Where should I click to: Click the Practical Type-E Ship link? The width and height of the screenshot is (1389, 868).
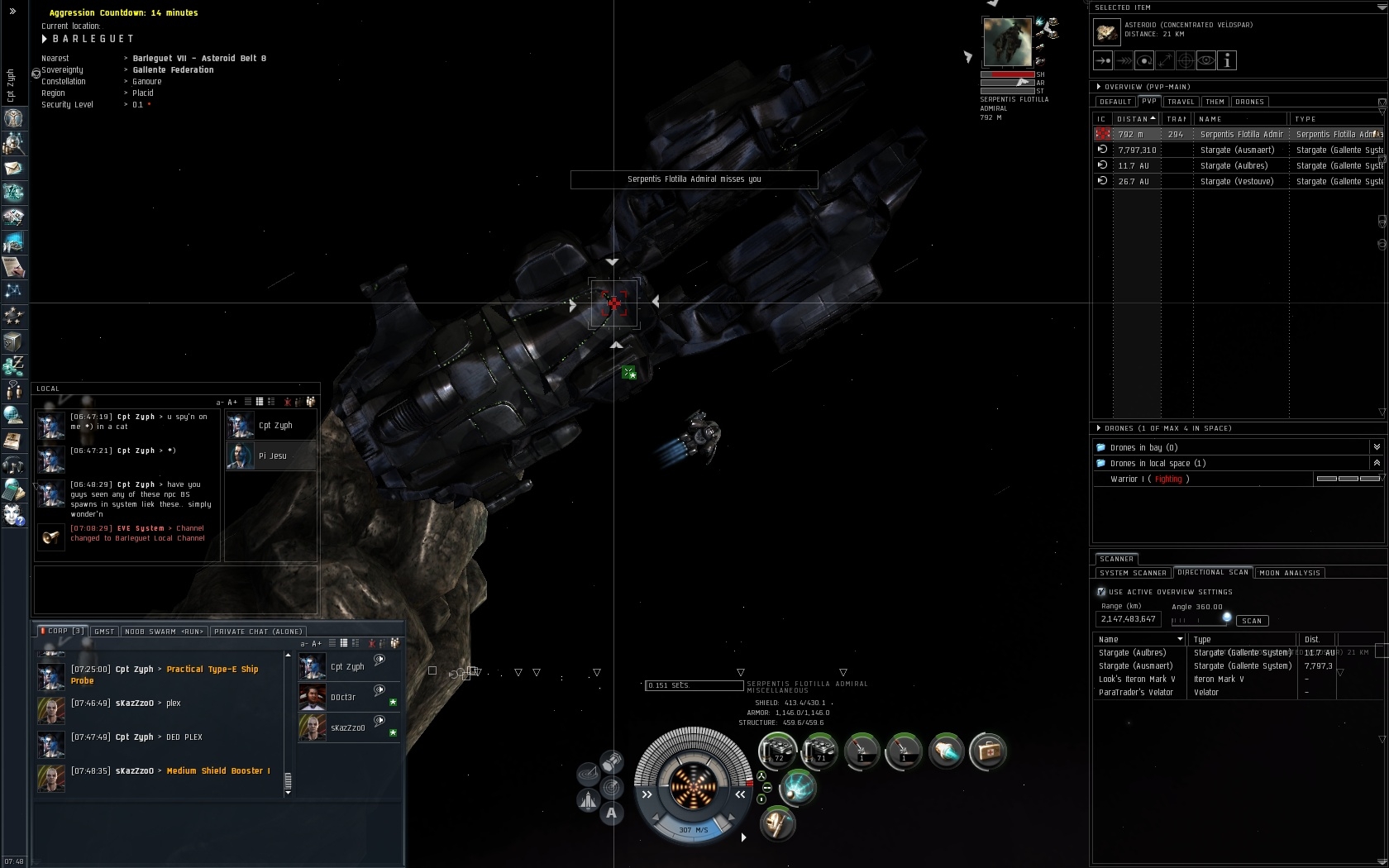tap(212, 670)
